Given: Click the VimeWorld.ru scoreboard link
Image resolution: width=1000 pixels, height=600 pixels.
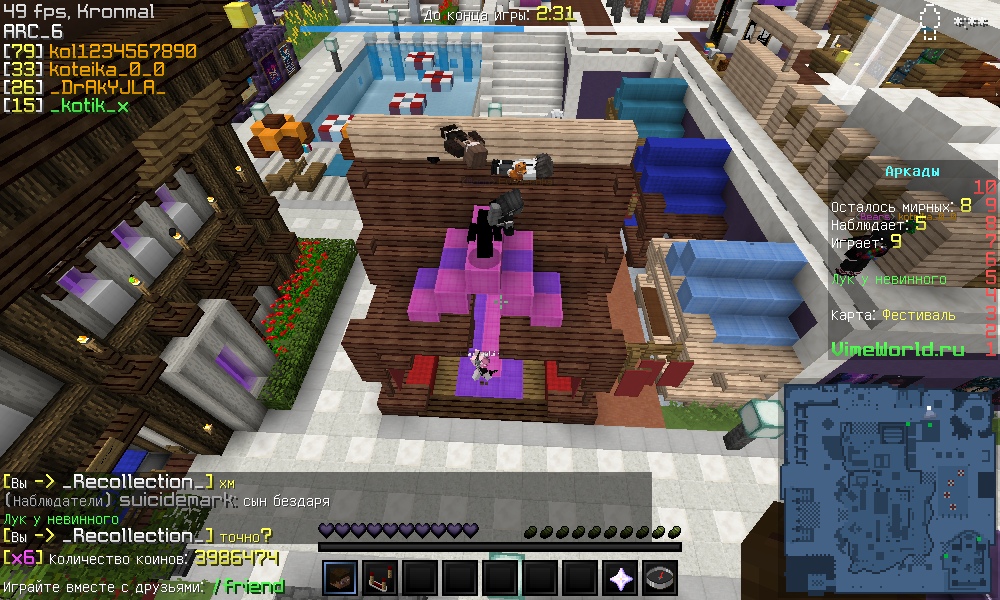Looking at the screenshot, I should point(897,349).
